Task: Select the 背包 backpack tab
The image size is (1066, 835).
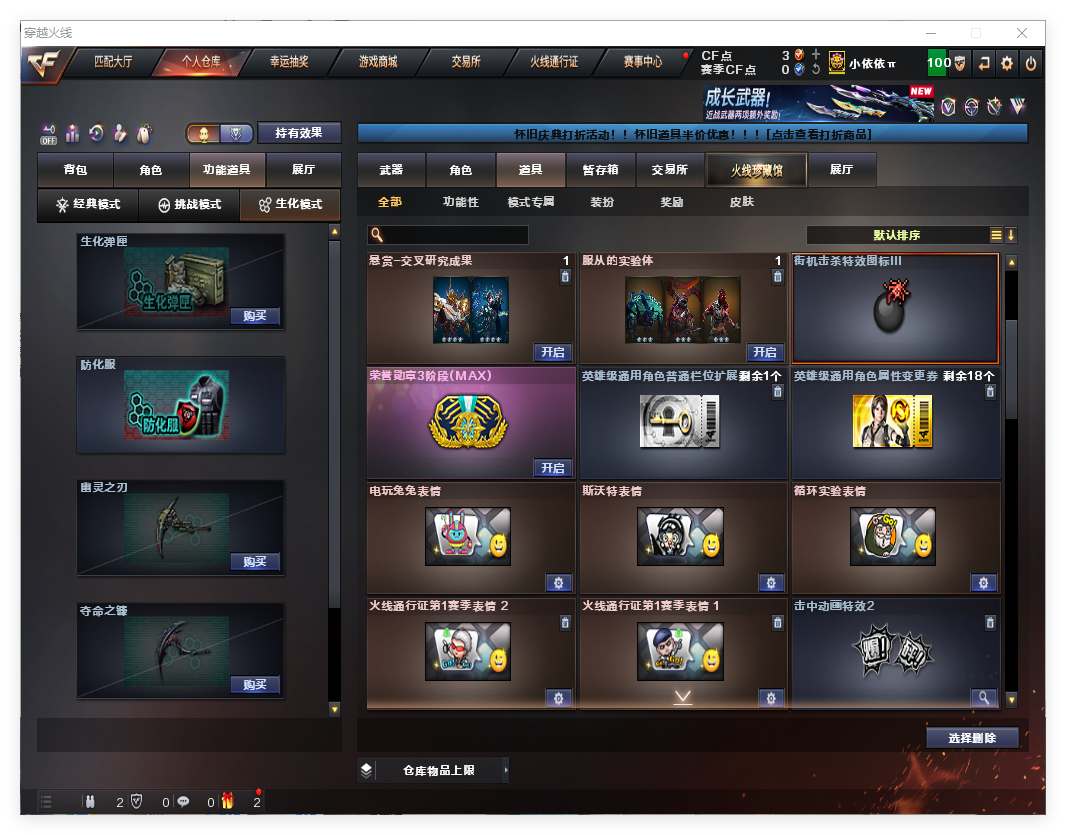Action: point(75,170)
